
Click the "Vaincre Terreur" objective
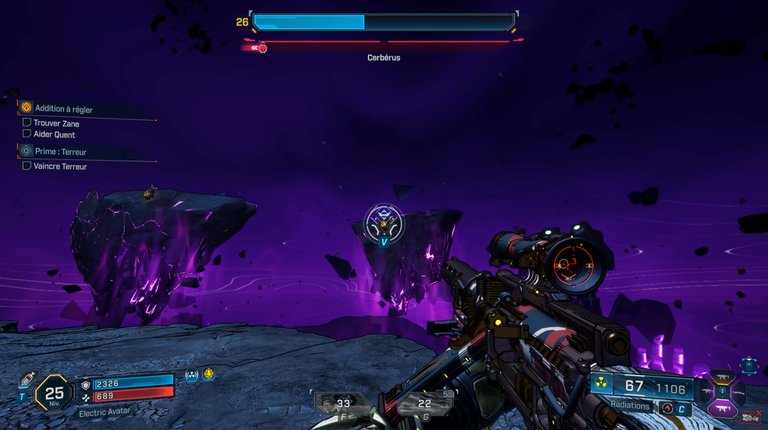(60, 166)
